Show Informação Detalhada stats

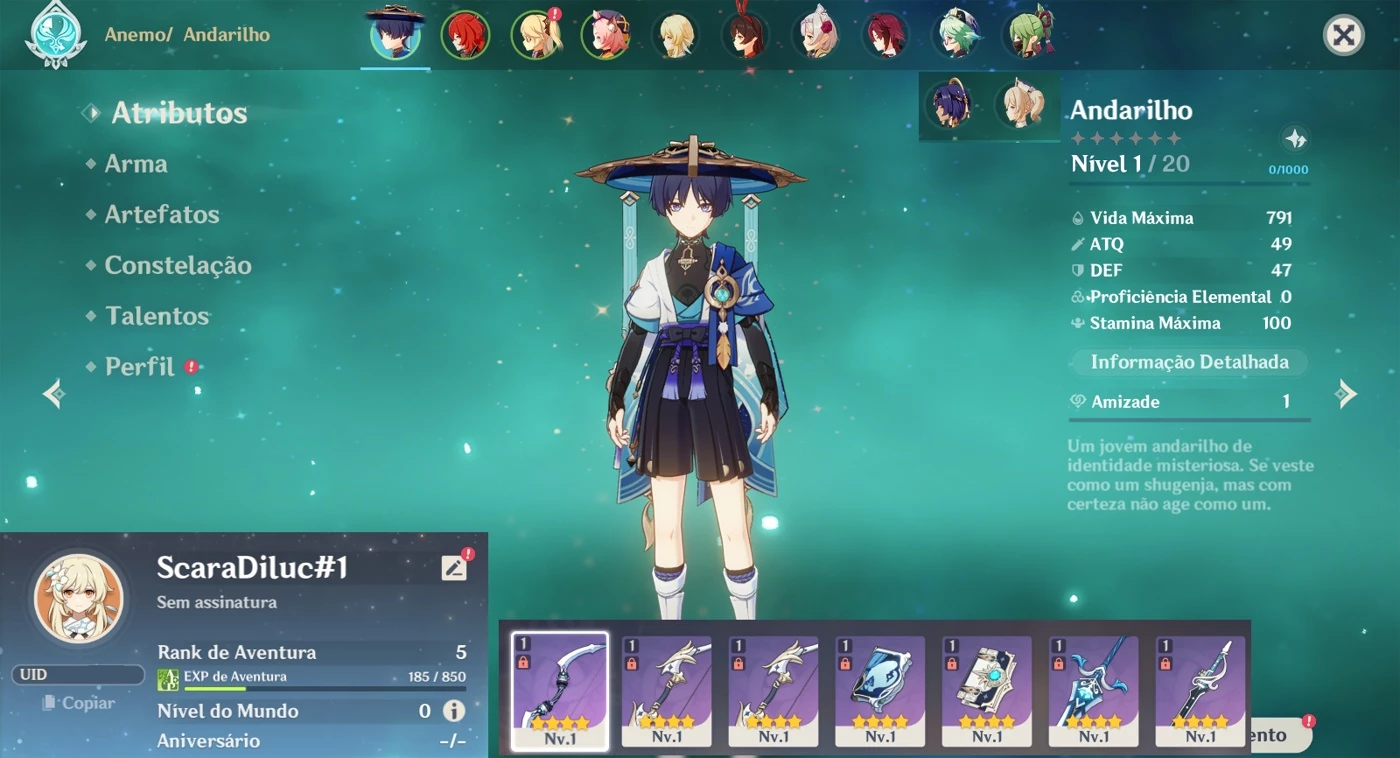coord(1189,362)
